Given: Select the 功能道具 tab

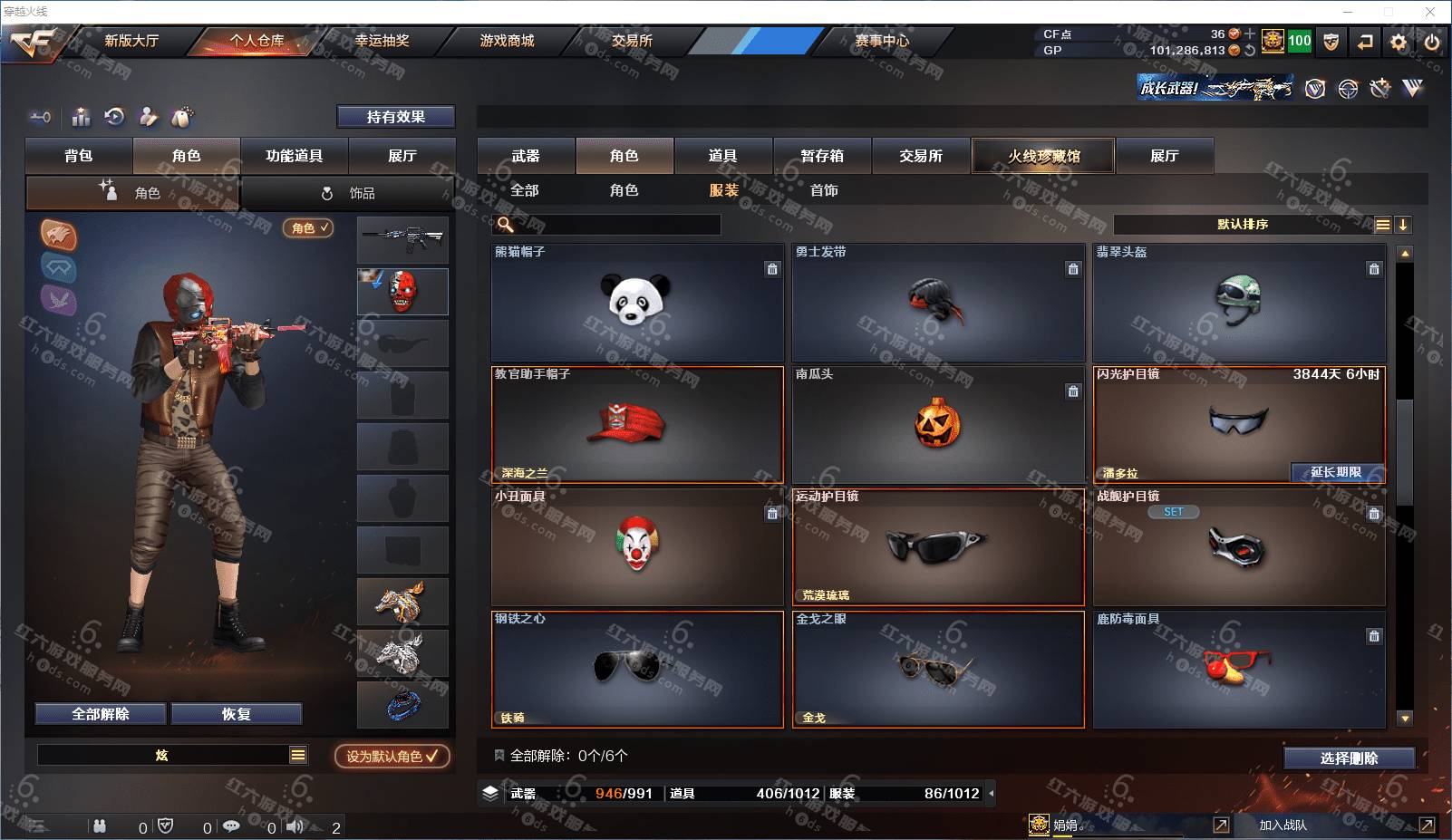Looking at the screenshot, I should click(x=294, y=156).
